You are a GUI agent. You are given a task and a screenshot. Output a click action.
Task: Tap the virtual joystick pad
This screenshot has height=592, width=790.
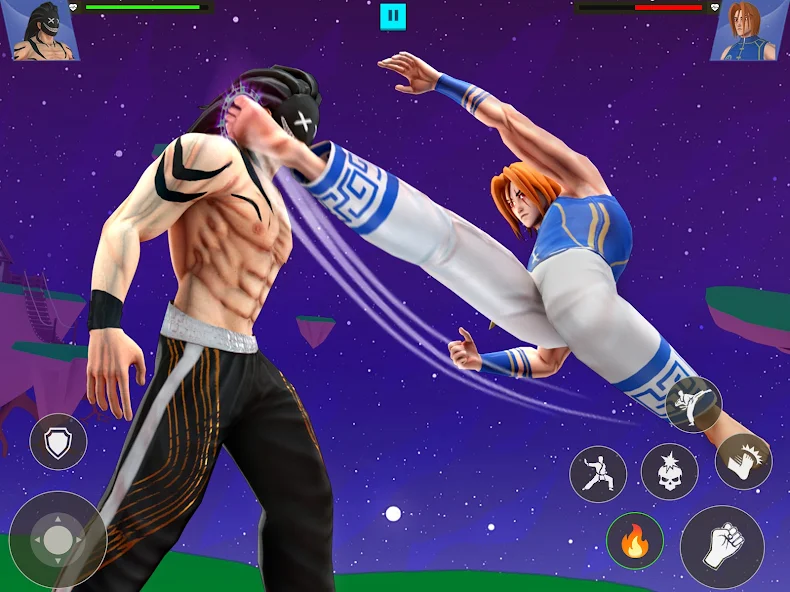(58, 539)
